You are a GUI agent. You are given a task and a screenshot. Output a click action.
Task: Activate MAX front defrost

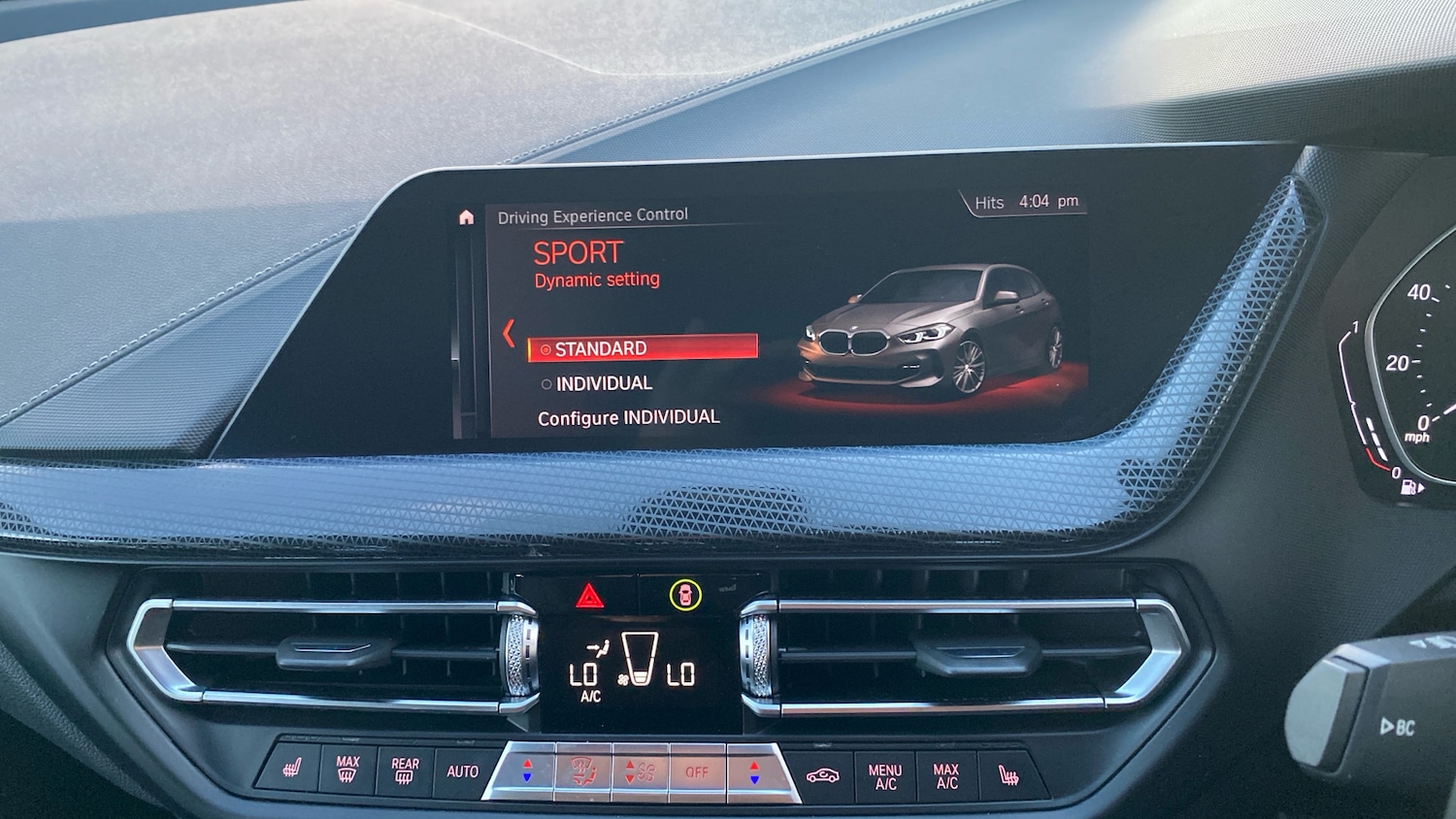pos(347,770)
